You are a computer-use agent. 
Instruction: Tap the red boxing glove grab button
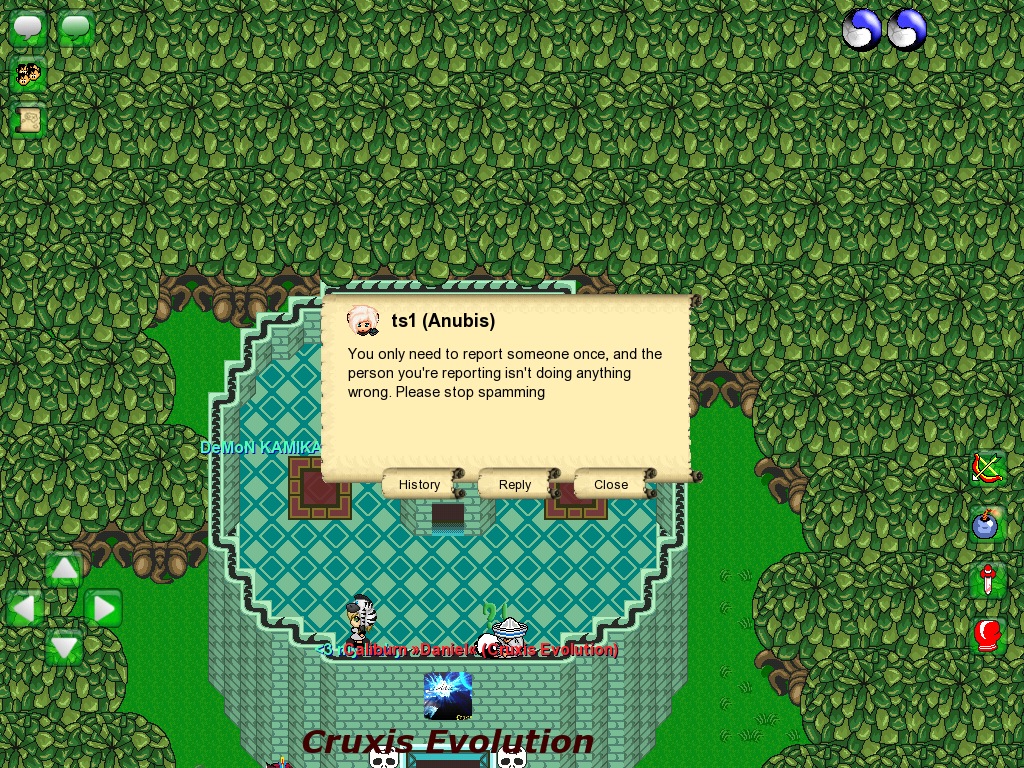click(988, 635)
